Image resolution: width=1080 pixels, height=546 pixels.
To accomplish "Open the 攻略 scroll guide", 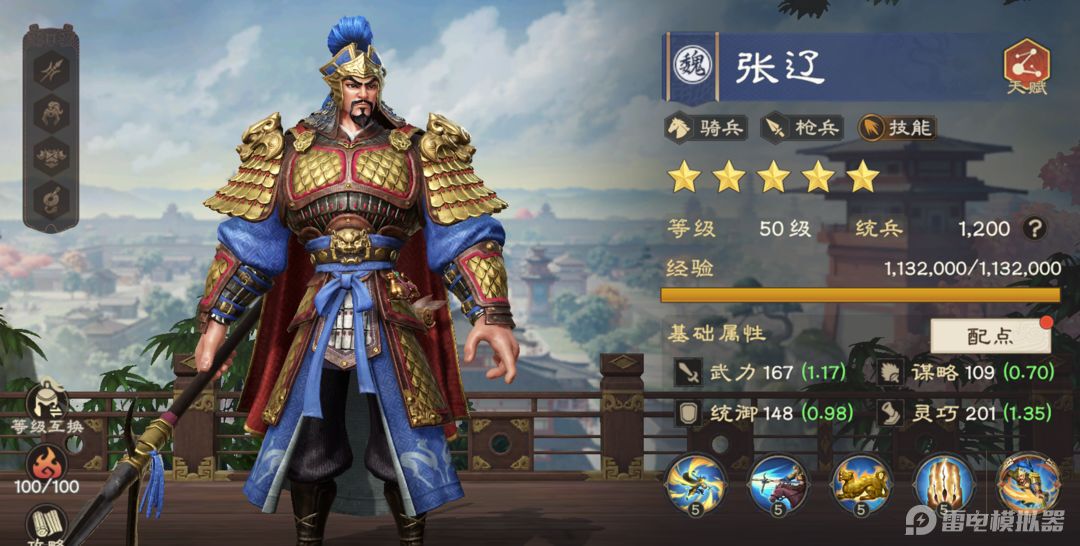I will [46, 523].
